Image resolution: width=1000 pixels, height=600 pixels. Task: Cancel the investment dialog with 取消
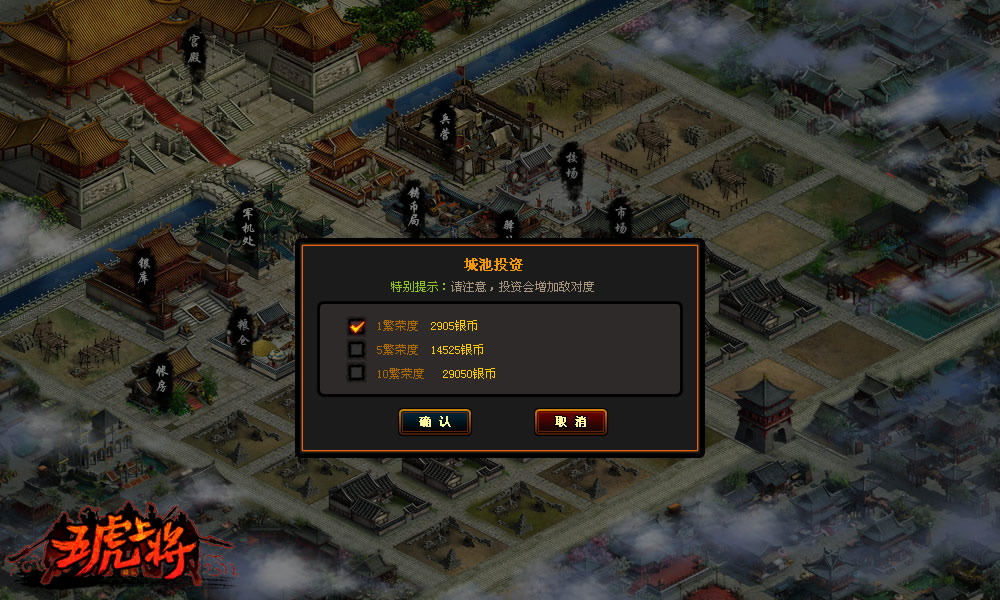pos(570,422)
